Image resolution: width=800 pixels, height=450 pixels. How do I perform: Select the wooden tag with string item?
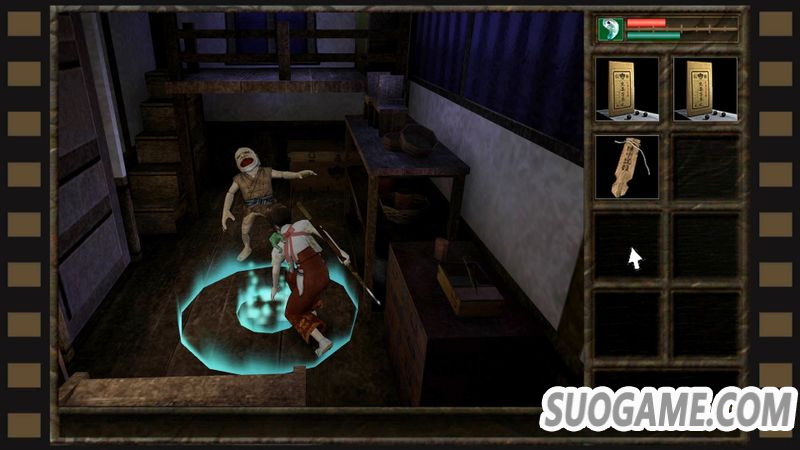click(x=626, y=166)
